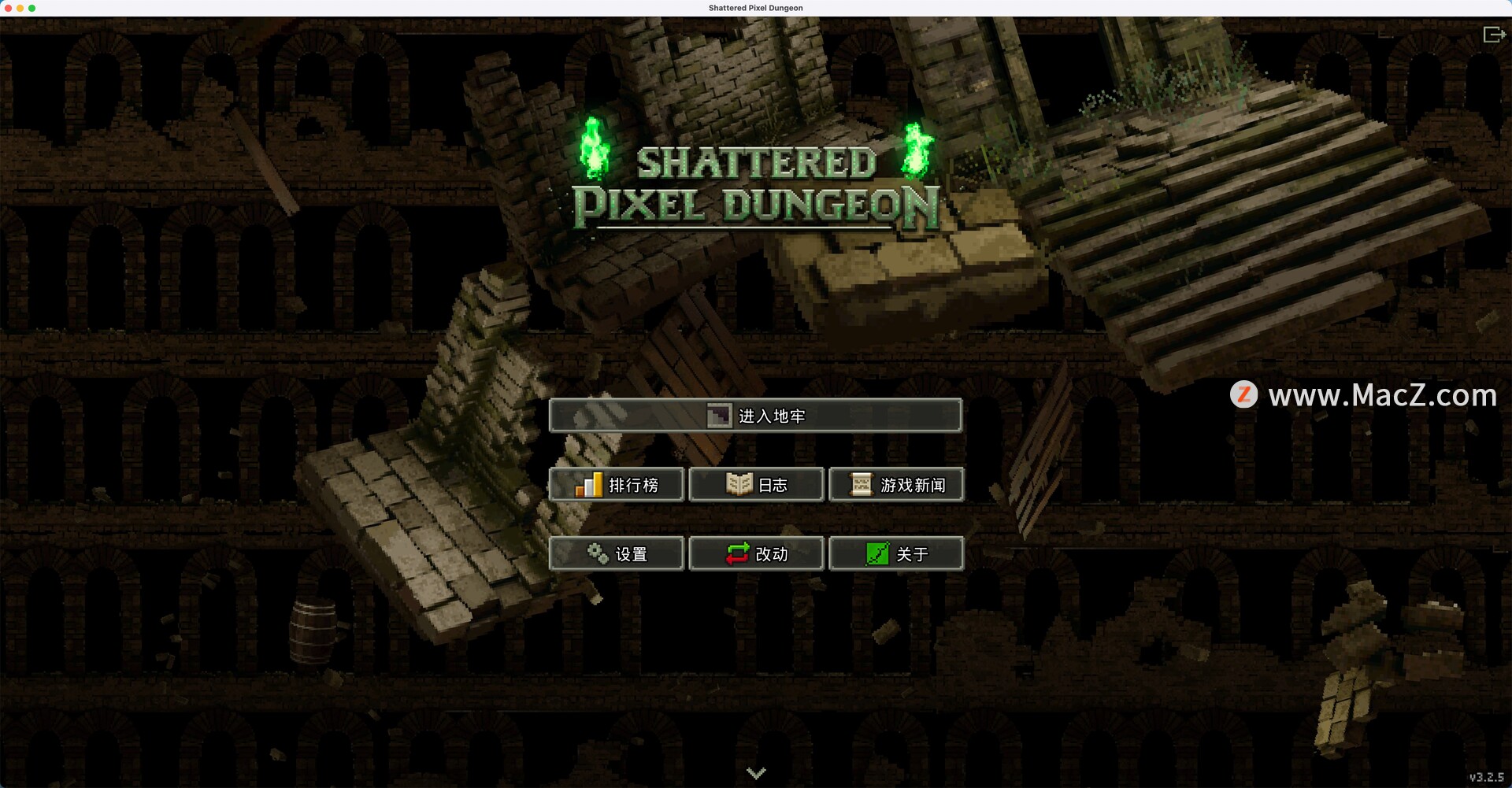The width and height of the screenshot is (1512, 788).
Task: Close the window with the red button
Action: [9, 8]
